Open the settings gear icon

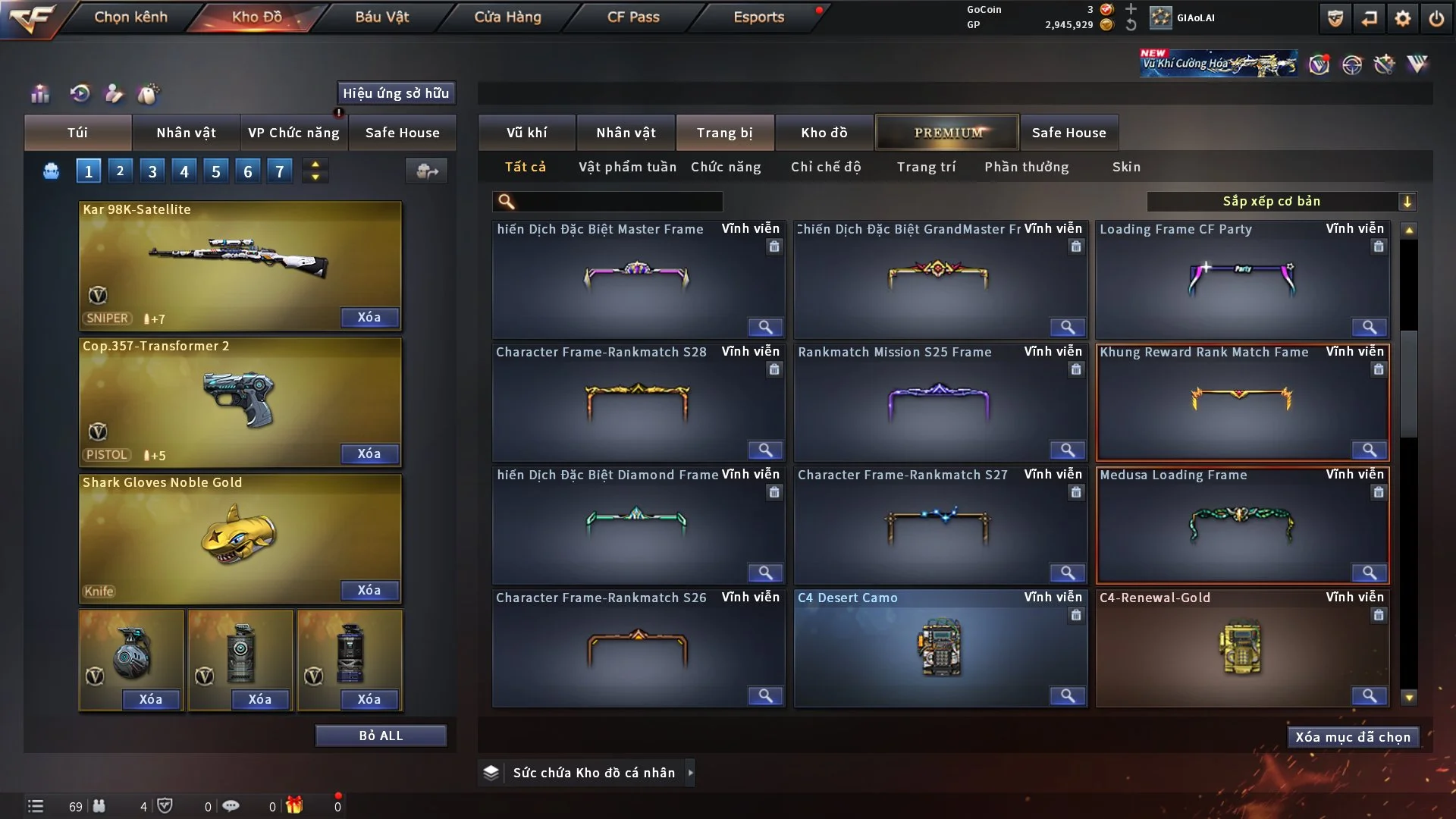tap(1403, 18)
